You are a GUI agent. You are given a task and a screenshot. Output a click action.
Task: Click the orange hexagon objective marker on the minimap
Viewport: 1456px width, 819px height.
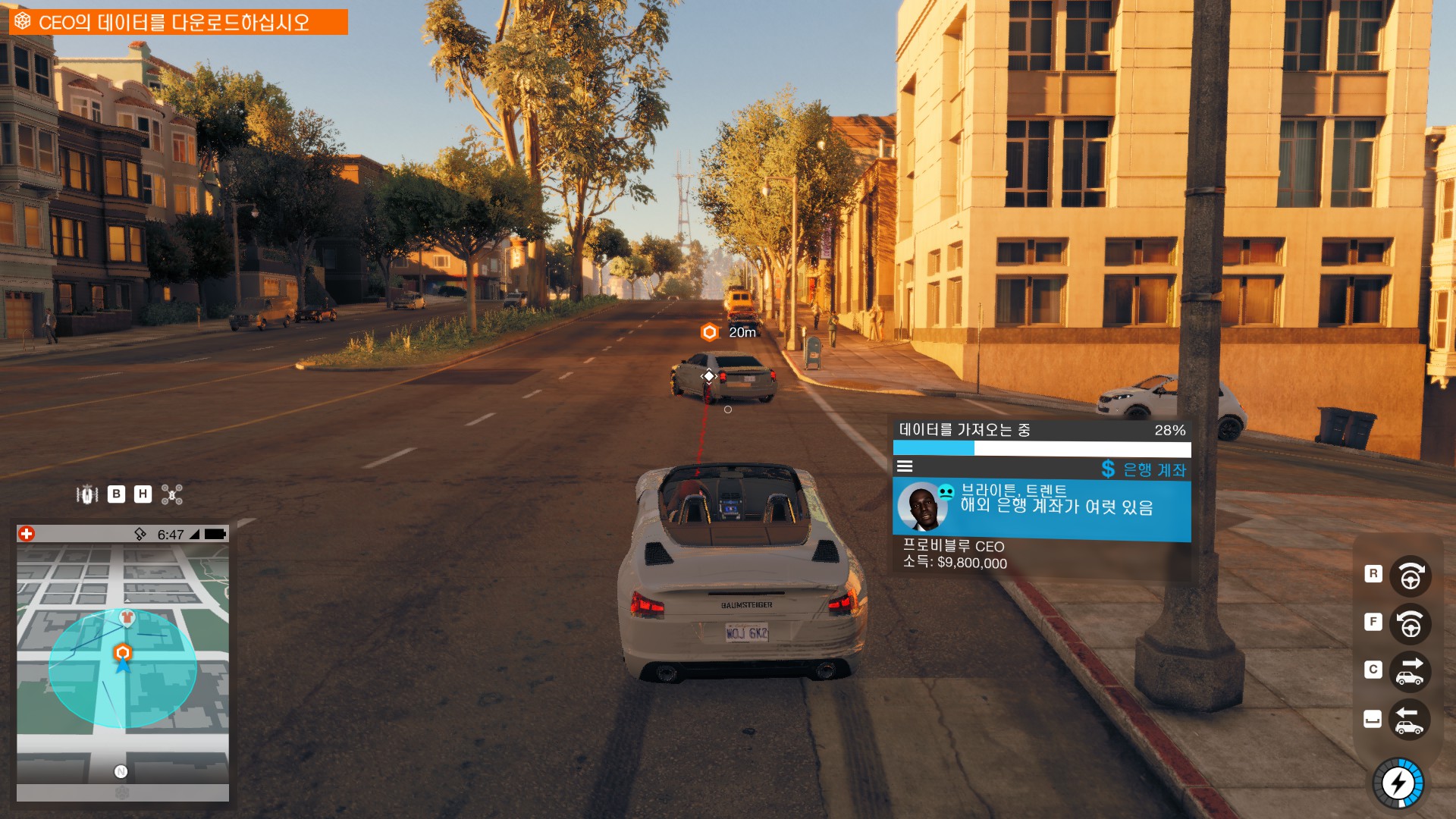(122, 652)
